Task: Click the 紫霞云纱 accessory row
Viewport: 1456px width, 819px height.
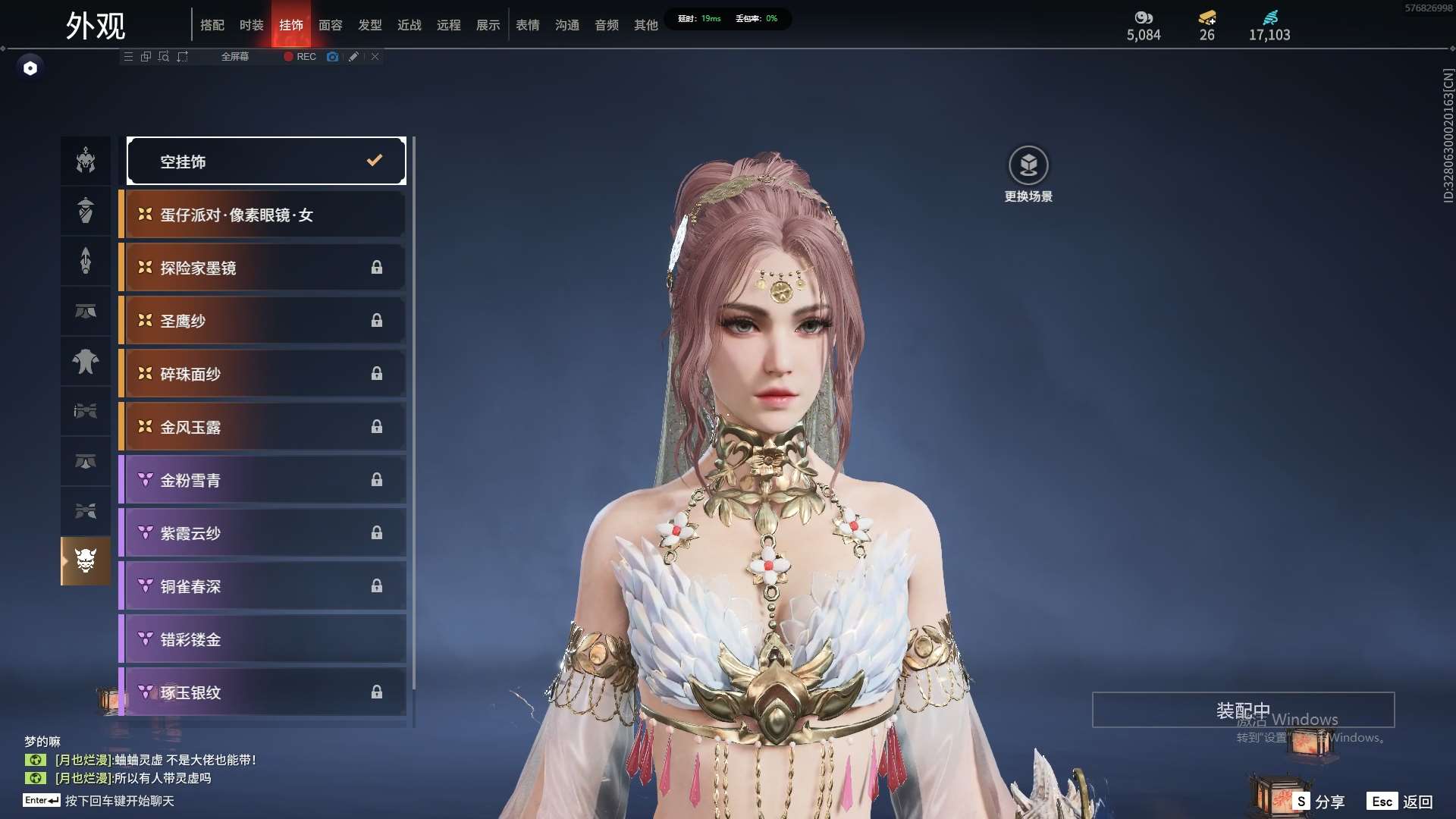Action: point(264,533)
